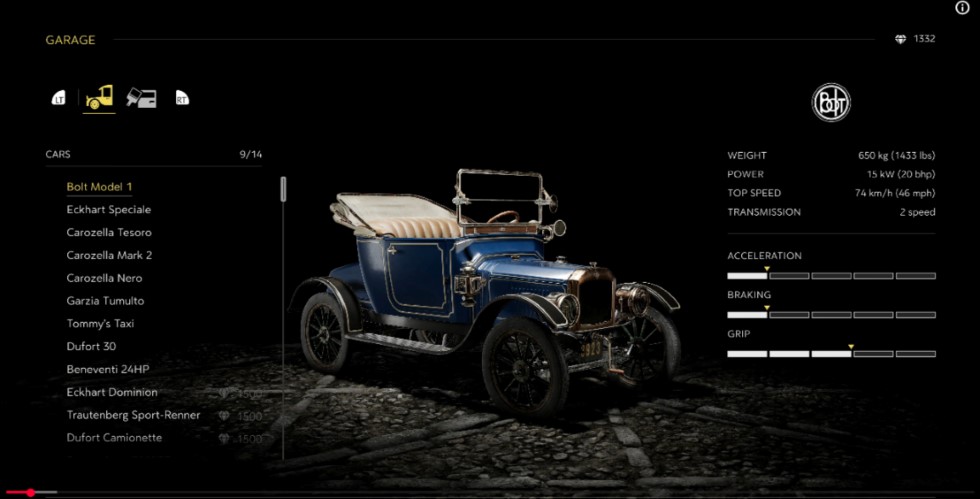Pick the Beneventi 24HP
This screenshot has height=499, width=980.
(x=107, y=370)
